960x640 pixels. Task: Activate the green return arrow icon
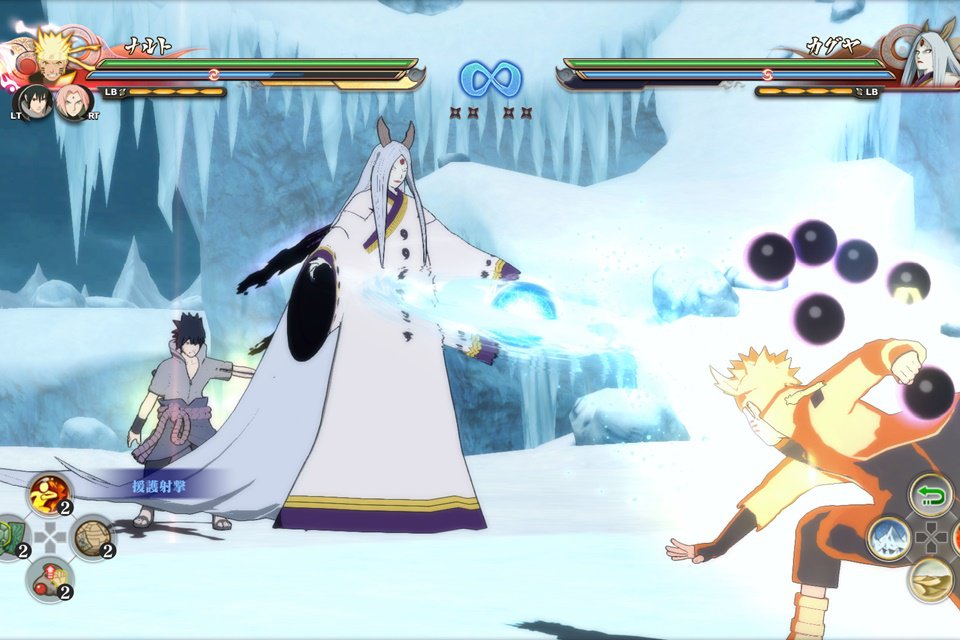(x=930, y=495)
